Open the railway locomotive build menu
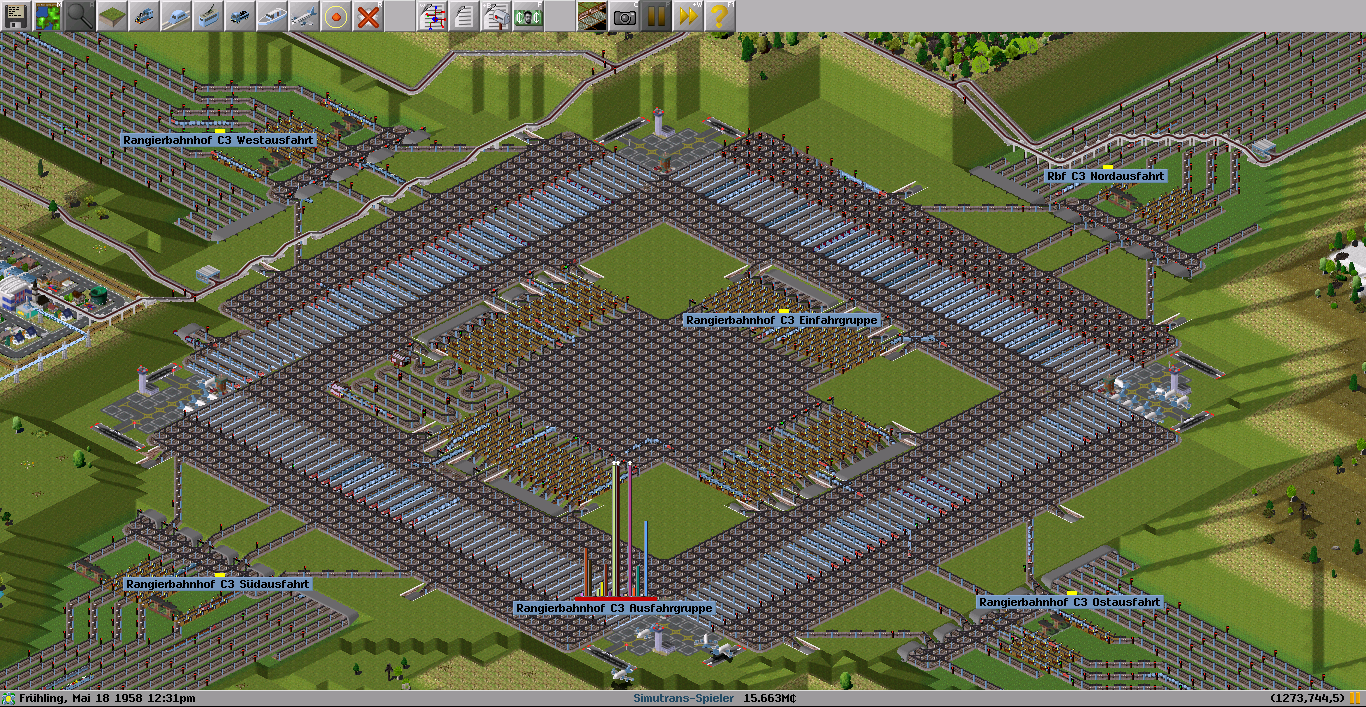 pyautogui.click(x=144, y=16)
